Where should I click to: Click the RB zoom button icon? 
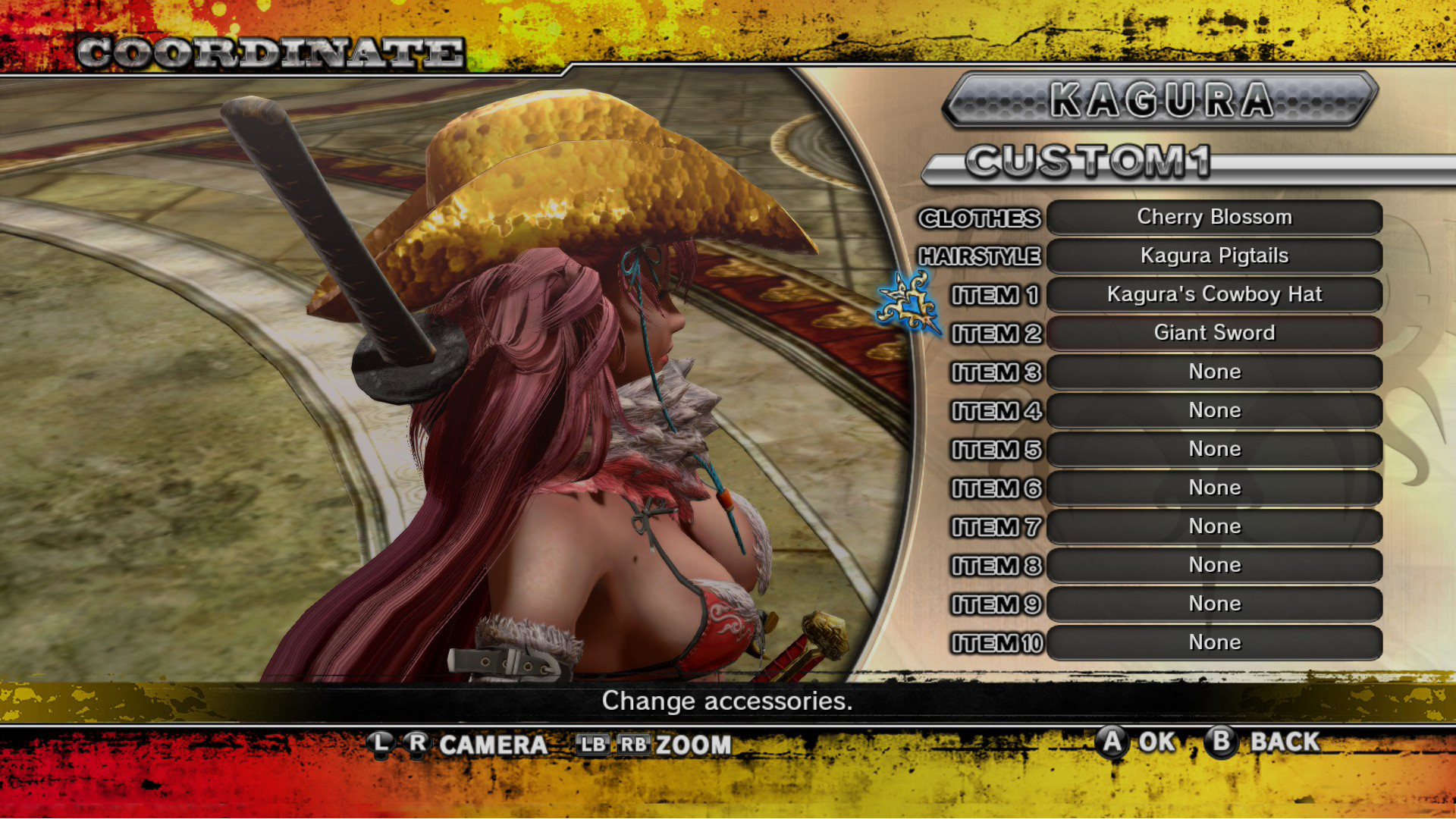635,744
